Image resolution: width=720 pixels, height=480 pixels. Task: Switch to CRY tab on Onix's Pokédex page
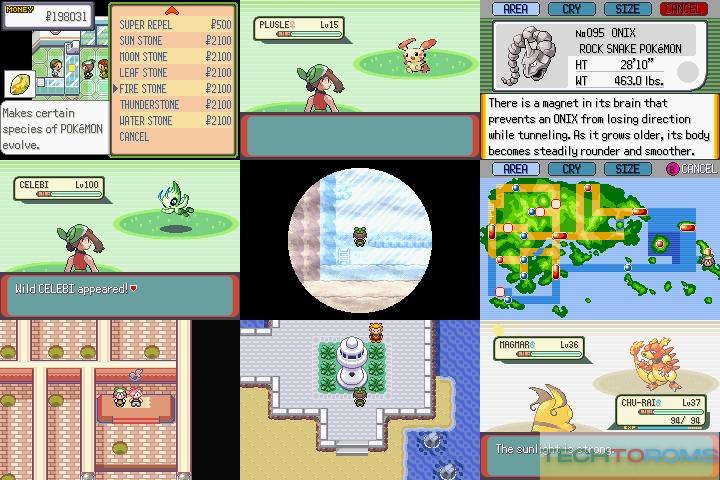pyautogui.click(x=571, y=7)
